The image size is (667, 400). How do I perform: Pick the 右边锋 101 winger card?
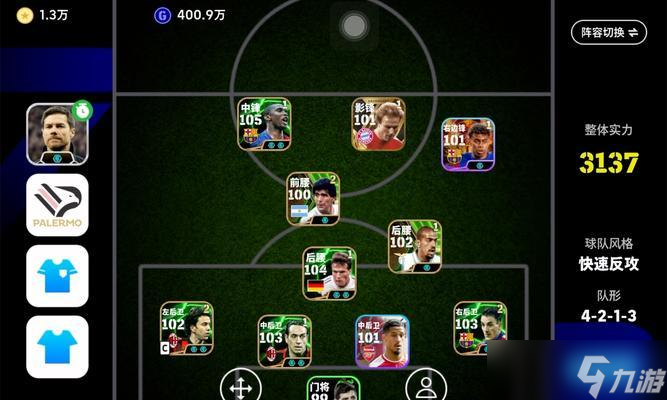tap(468, 144)
